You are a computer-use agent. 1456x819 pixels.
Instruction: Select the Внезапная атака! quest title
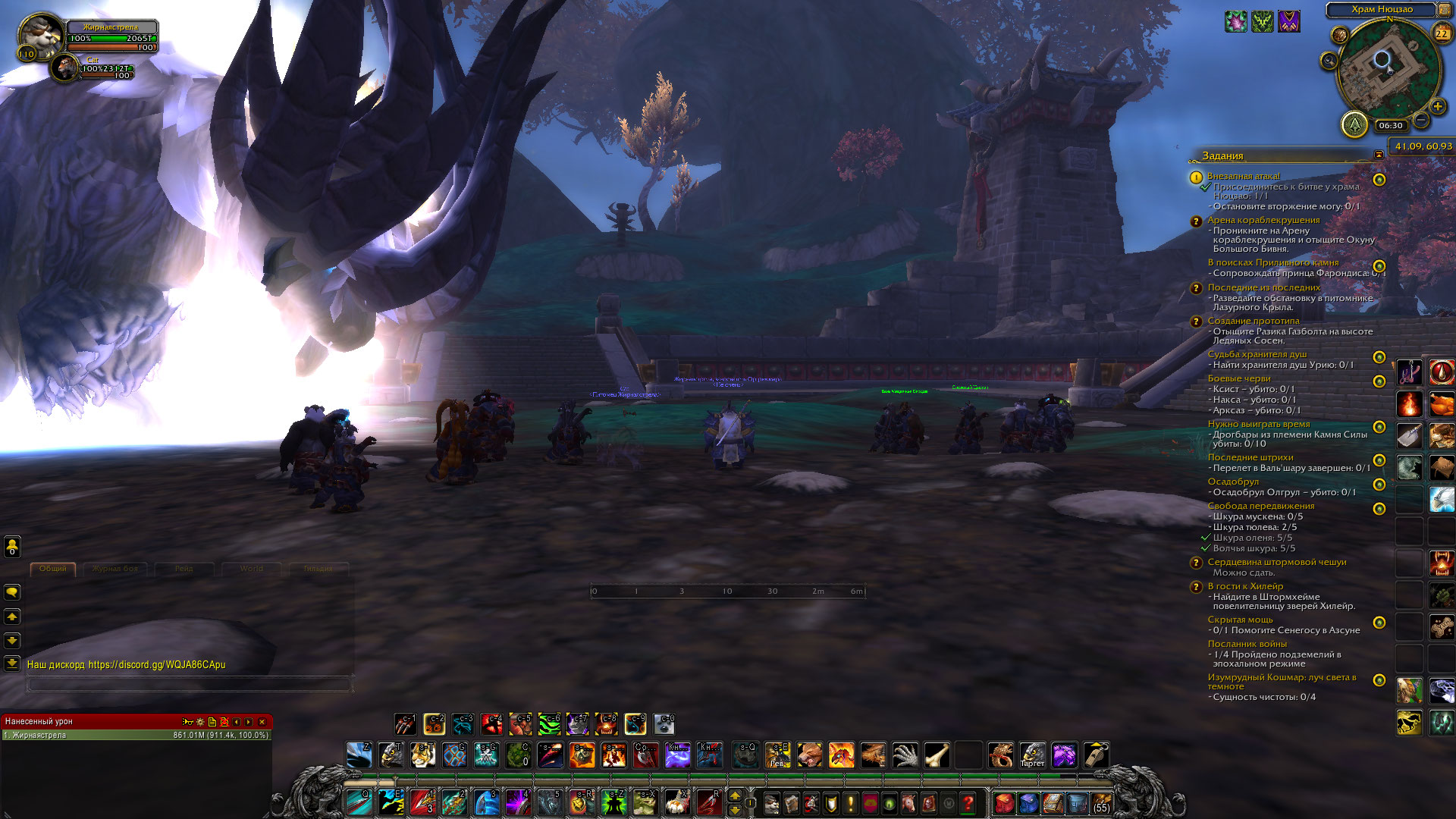[1244, 176]
